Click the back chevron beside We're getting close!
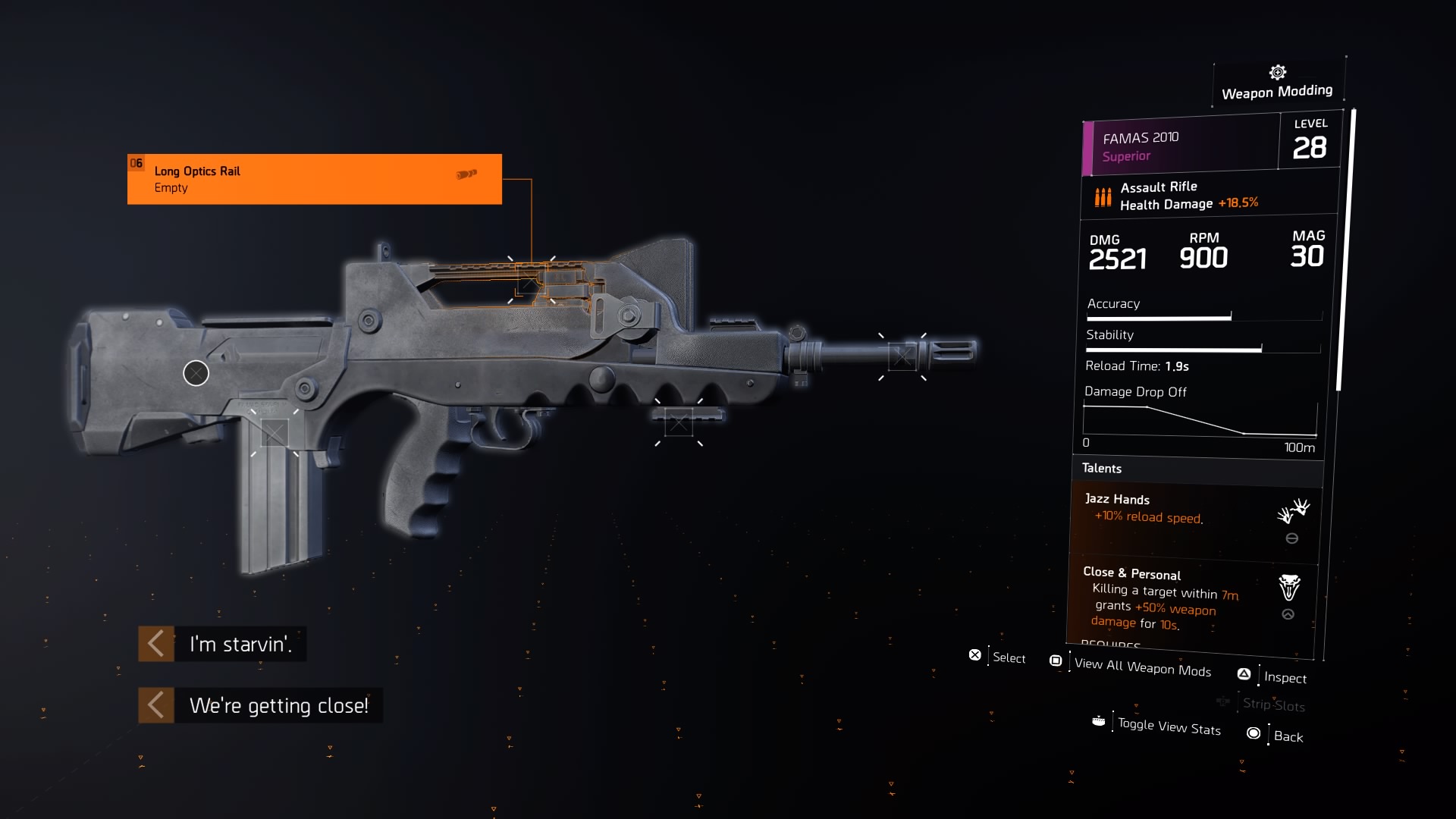The width and height of the screenshot is (1456, 819). click(x=155, y=704)
